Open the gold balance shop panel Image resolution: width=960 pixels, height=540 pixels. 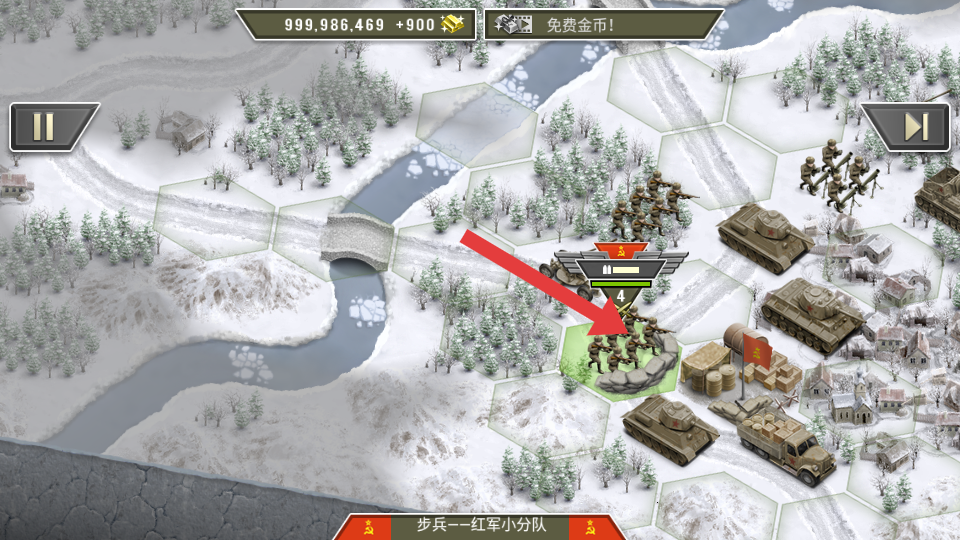(x=356, y=24)
